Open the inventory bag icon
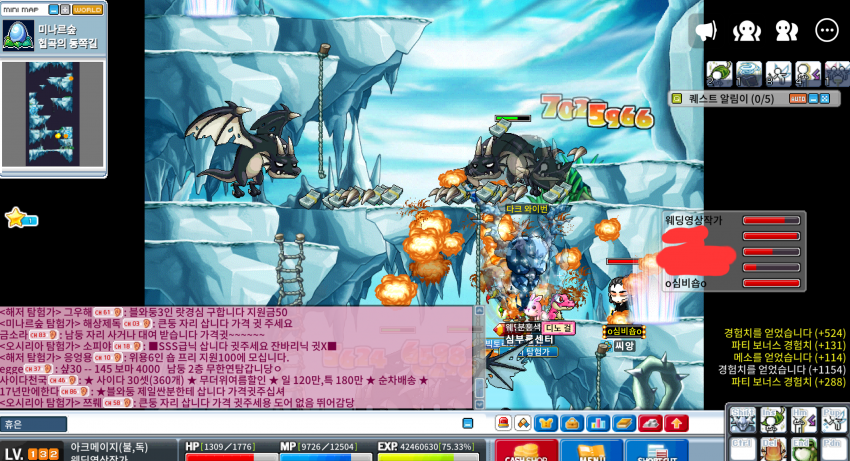This screenshot has width=850, height=461. pyautogui.click(x=572, y=424)
